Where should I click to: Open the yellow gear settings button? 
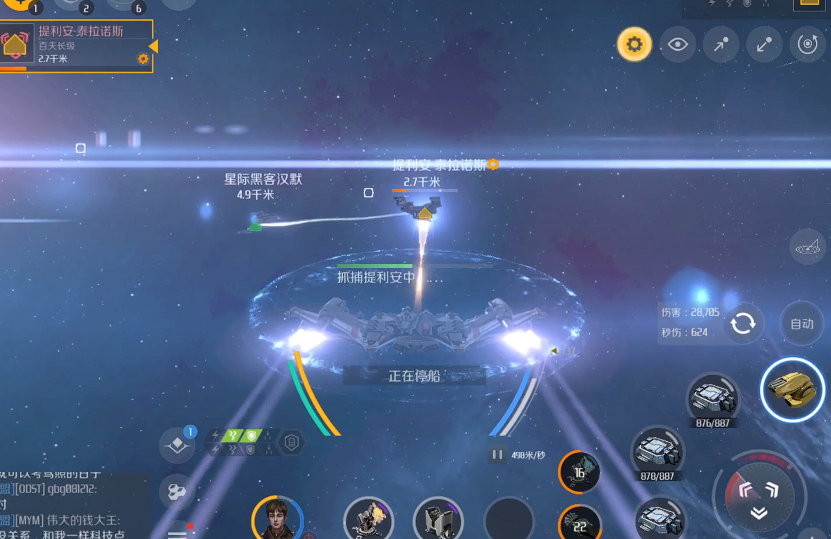634,44
